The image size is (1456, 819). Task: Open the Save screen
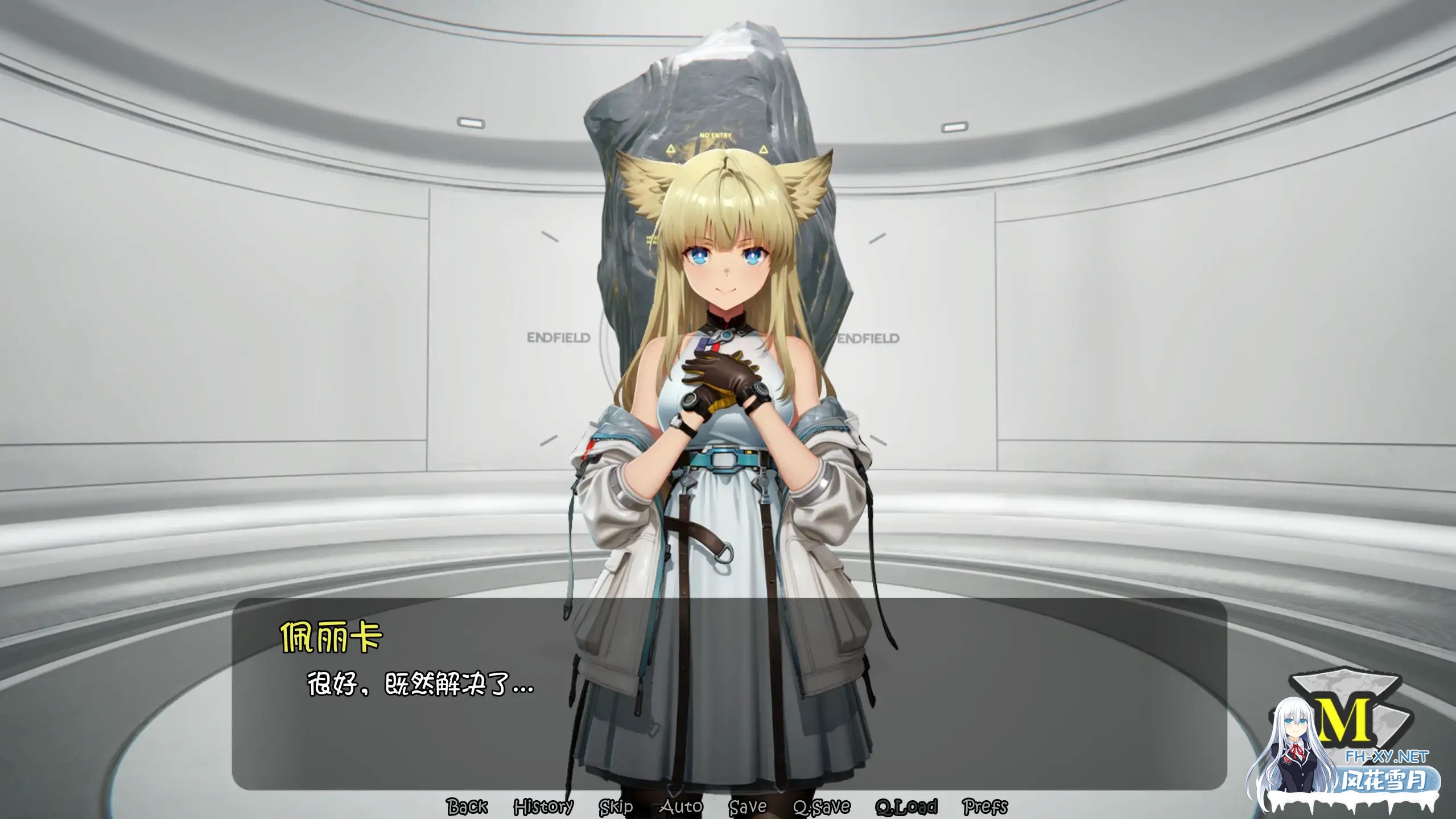pyautogui.click(x=748, y=806)
